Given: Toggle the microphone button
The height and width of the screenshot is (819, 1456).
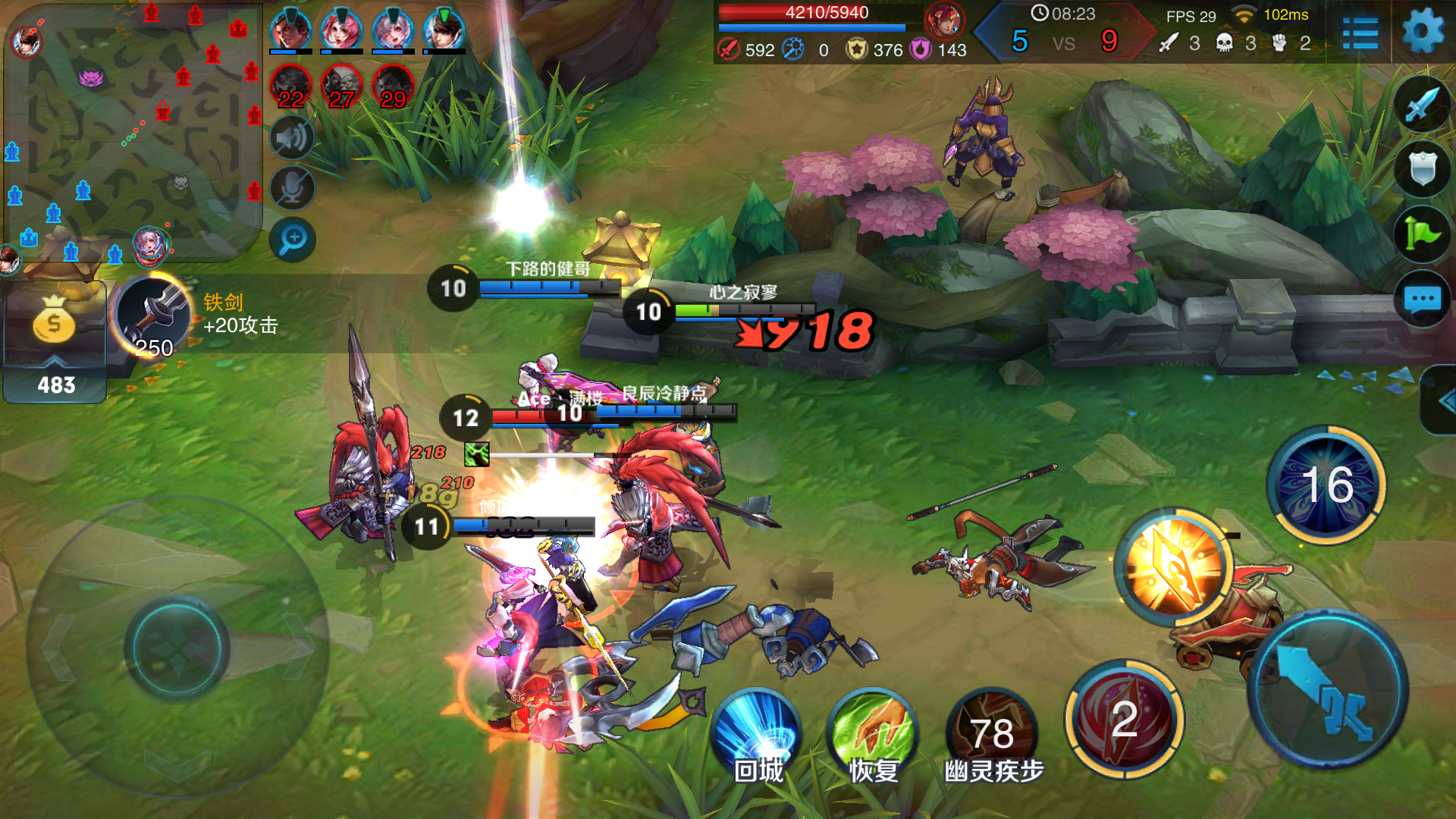Looking at the screenshot, I should (292, 189).
